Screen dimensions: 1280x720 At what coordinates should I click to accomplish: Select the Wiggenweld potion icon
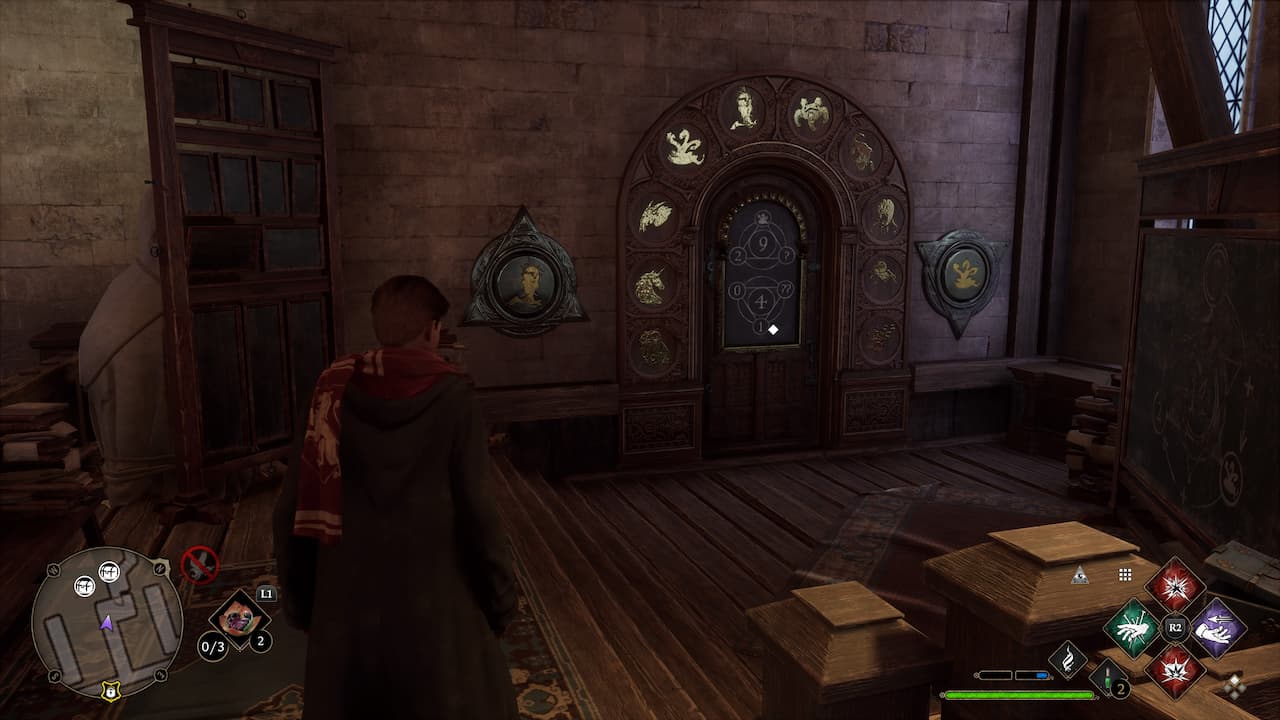pyautogui.click(x=1106, y=677)
